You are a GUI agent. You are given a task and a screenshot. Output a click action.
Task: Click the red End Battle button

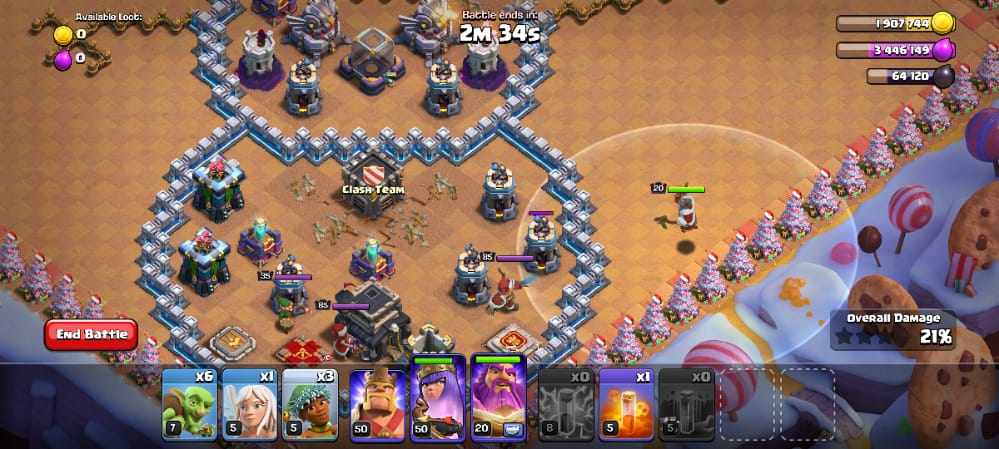(91, 334)
